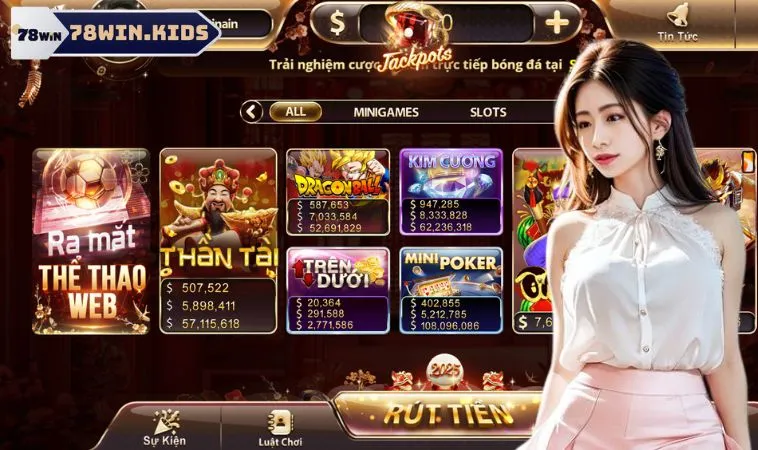Visit the 78WIN.KIDS logo link

pos(113,34)
